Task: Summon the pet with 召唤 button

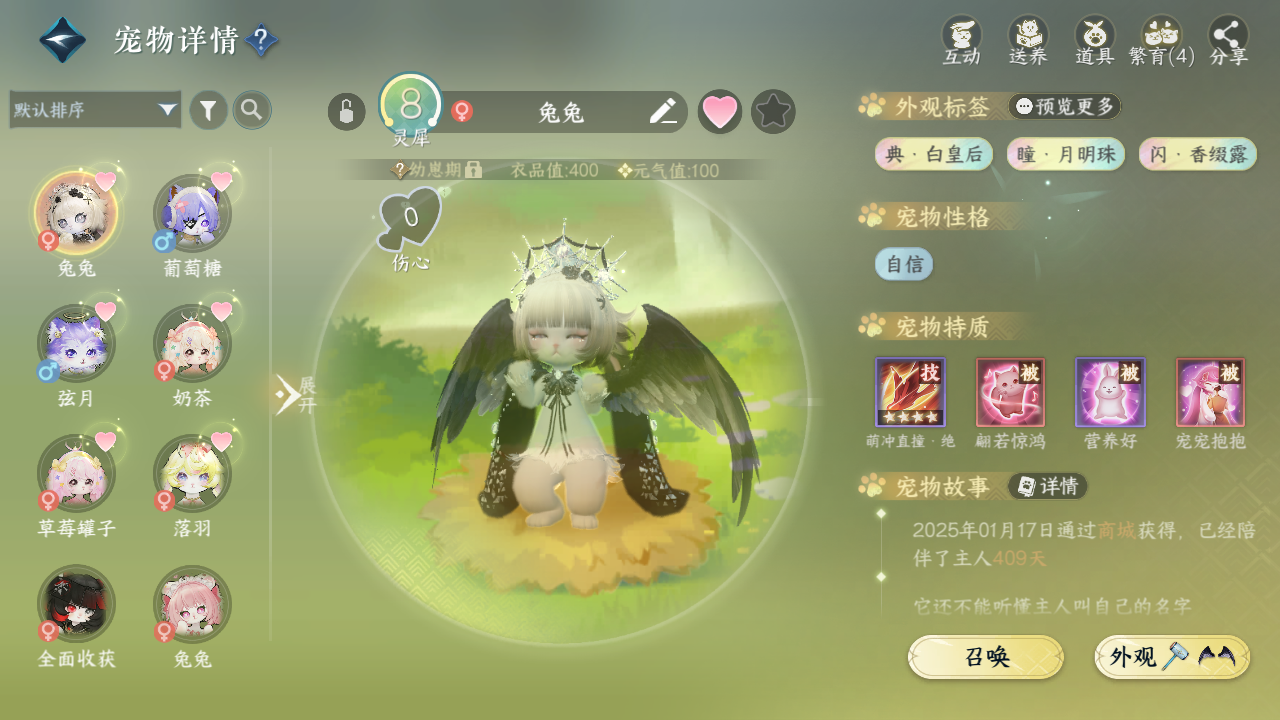Action: (x=985, y=657)
